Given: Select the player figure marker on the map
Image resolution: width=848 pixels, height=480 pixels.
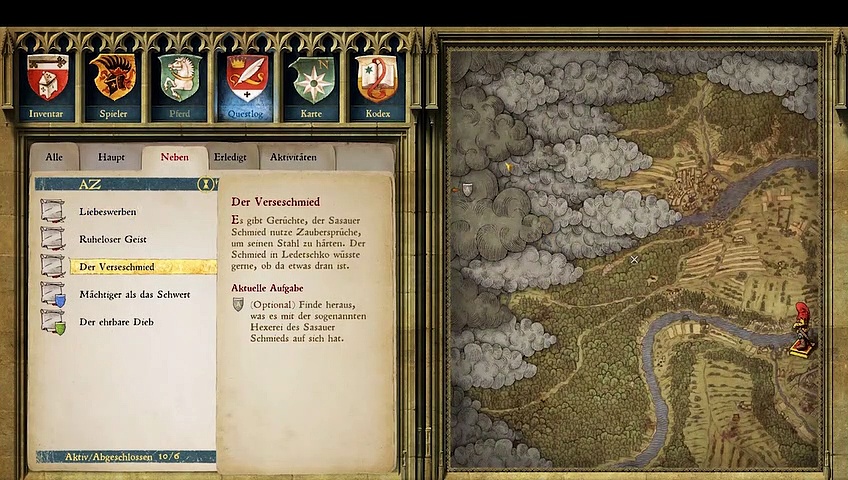Looking at the screenshot, I should (801, 329).
